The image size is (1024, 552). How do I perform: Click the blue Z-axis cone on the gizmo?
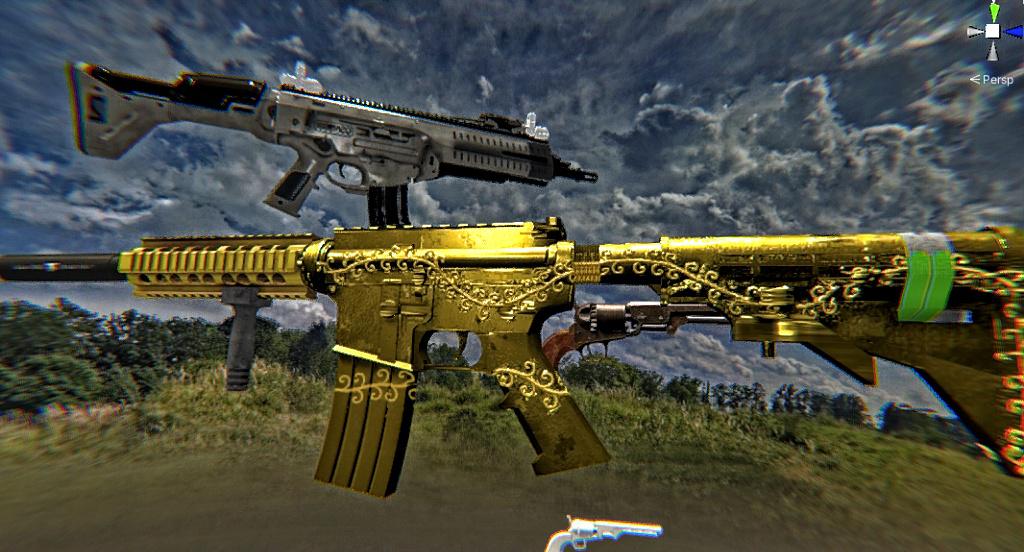pos(1012,31)
